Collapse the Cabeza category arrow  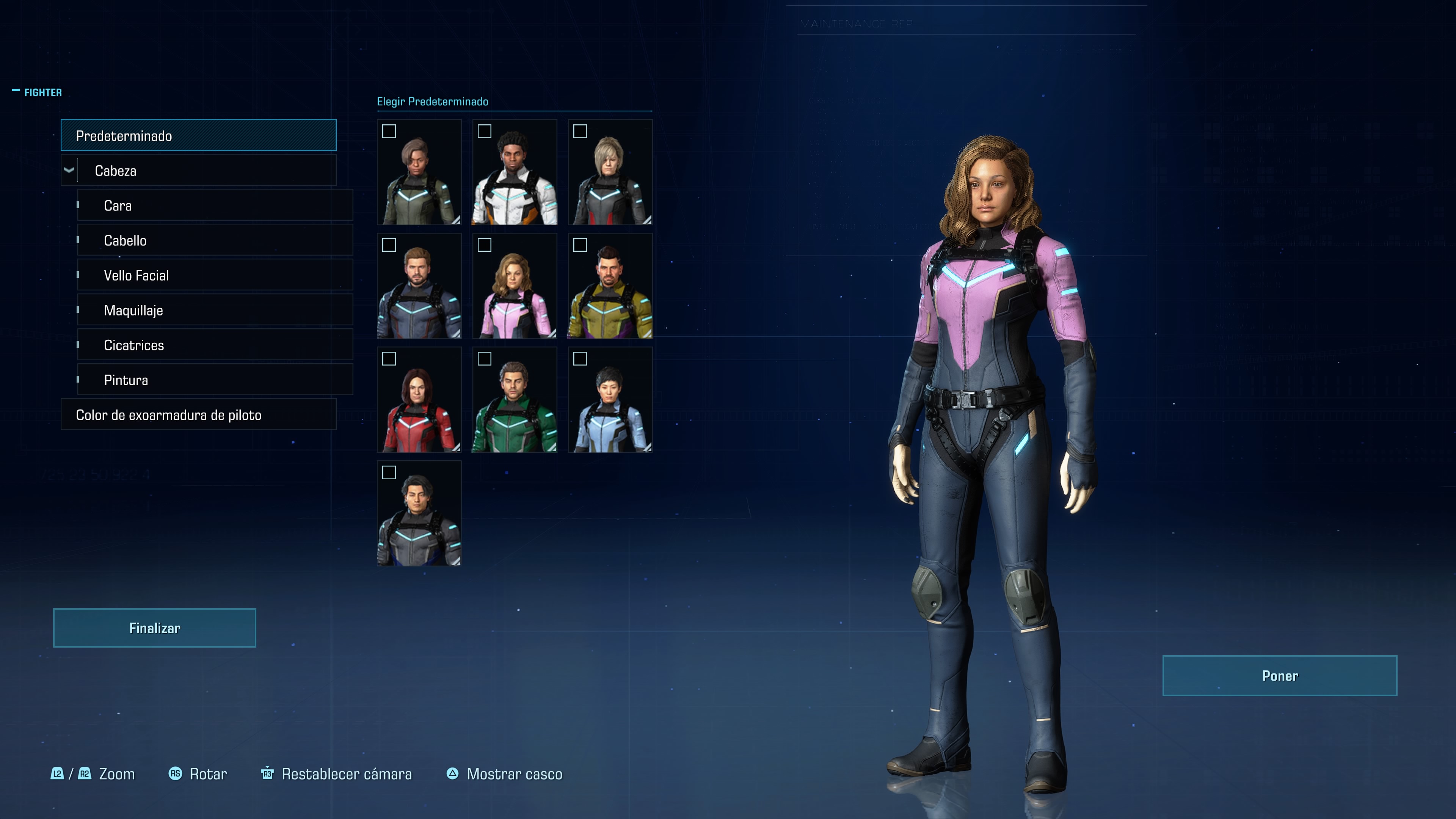pos(69,170)
